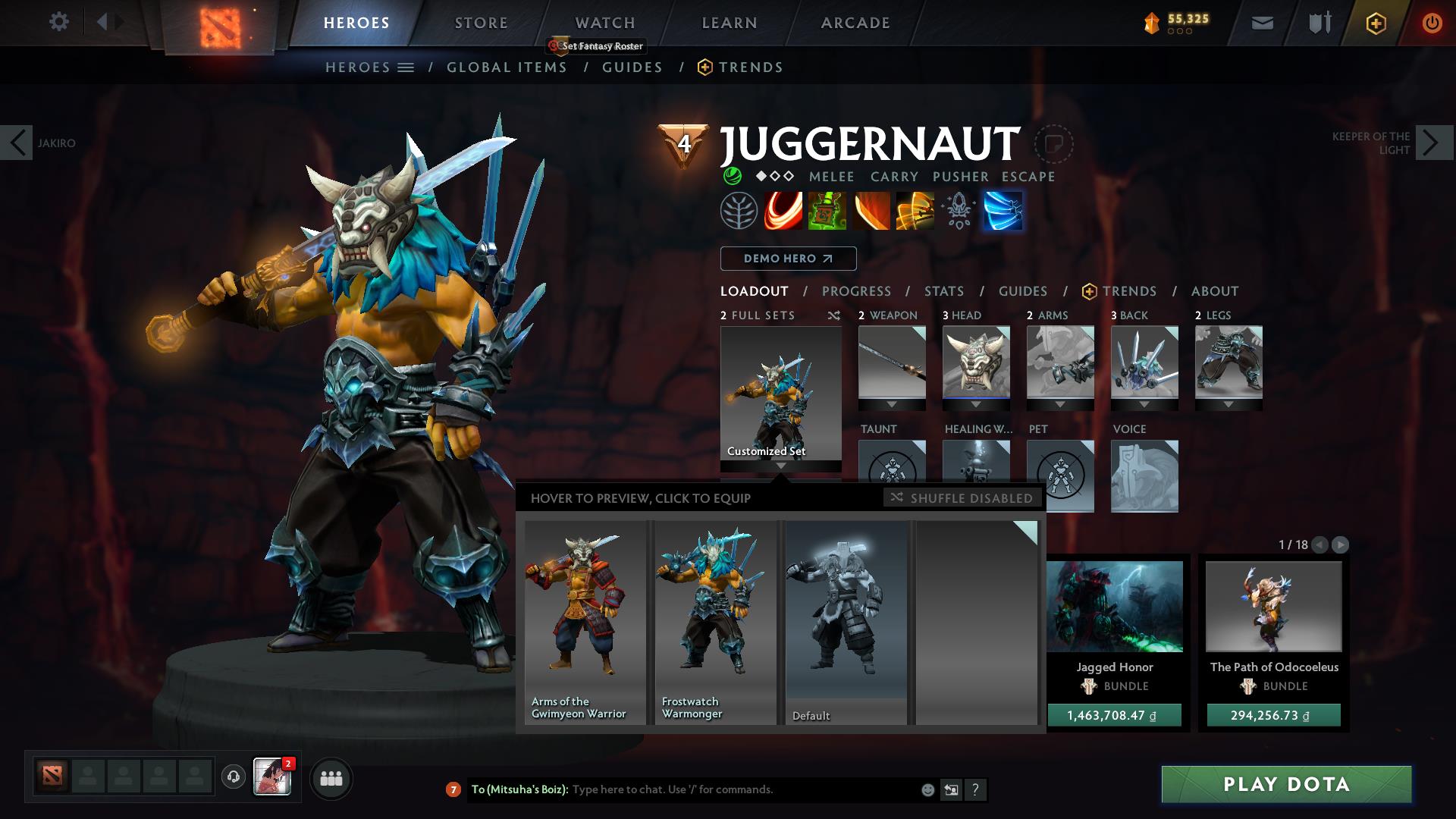Open the Arcade menu item
The width and height of the screenshot is (1456, 819).
pyautogui.click(x=855, y=22)
